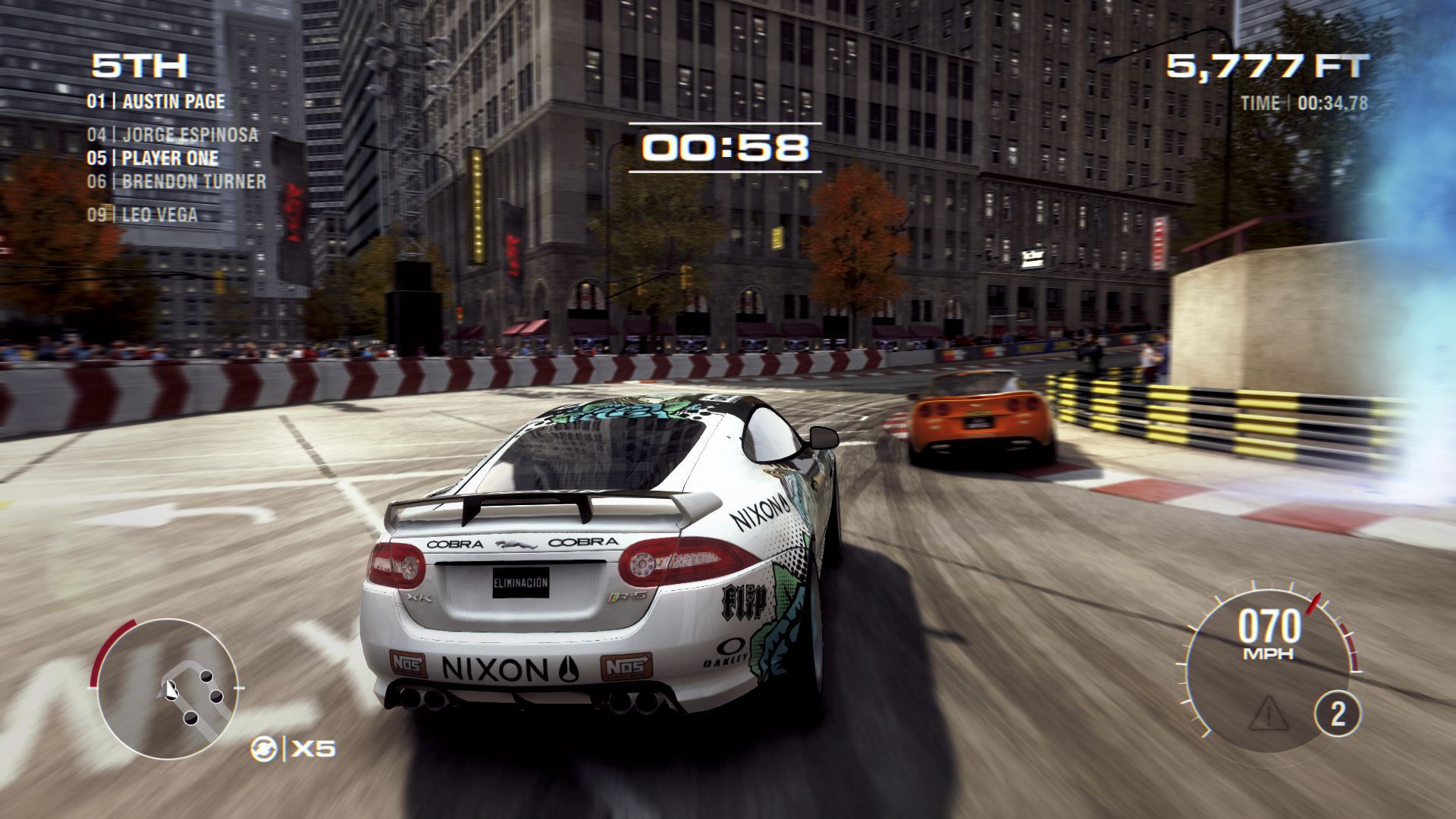1456x819 pixels.
Task: Select Austin Page in the standings
Action: pos(156,102)
